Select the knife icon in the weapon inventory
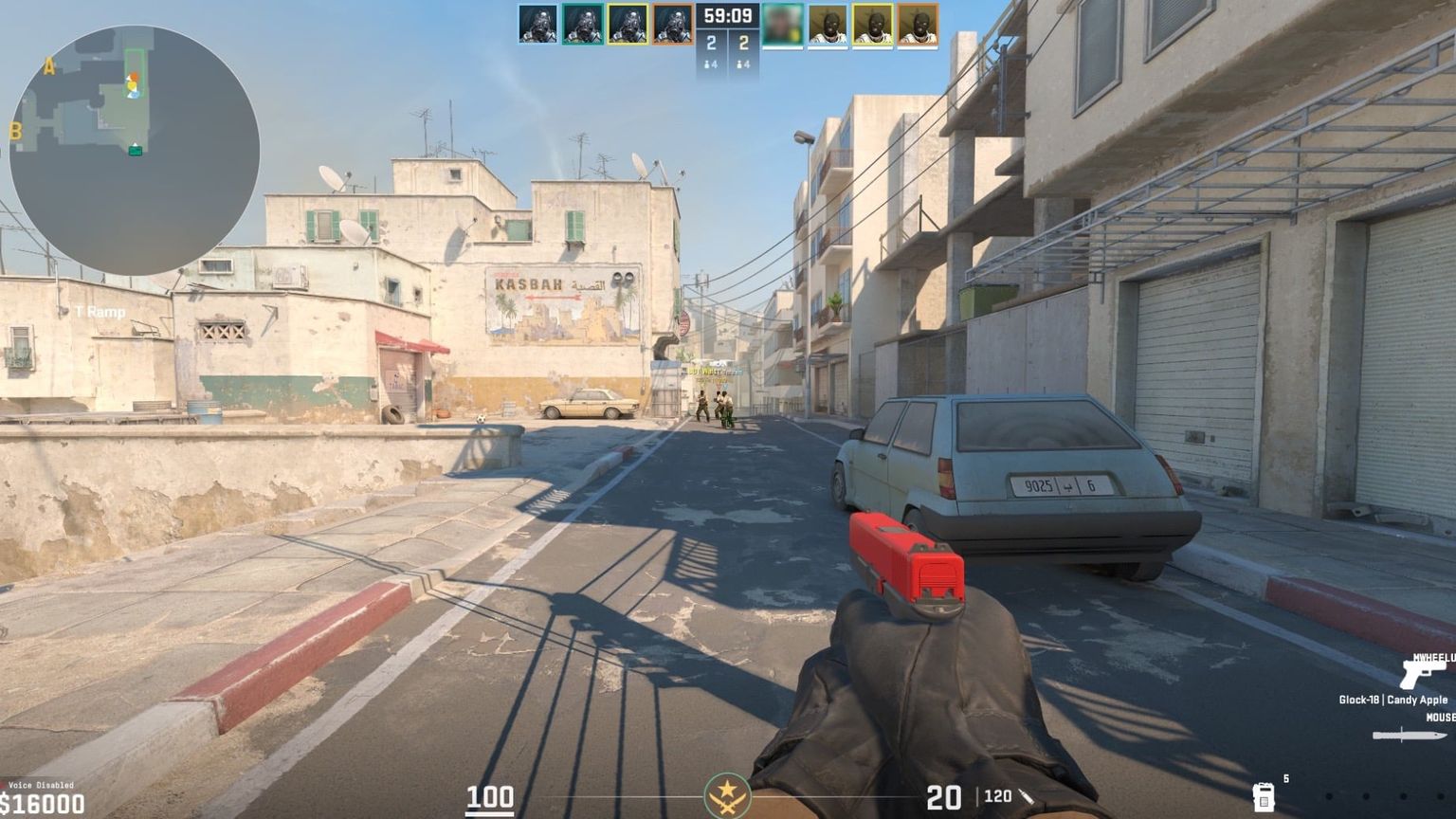The width and height of the screenshot is (1456, 819). point(1410,734)
